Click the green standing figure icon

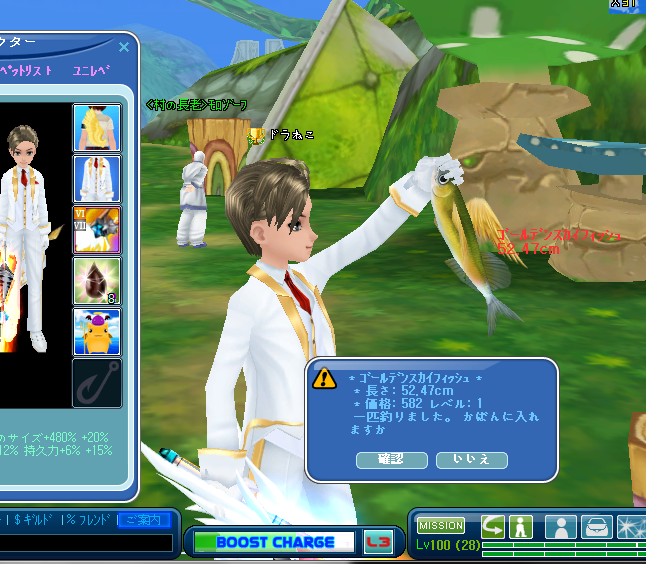[520, 525]
